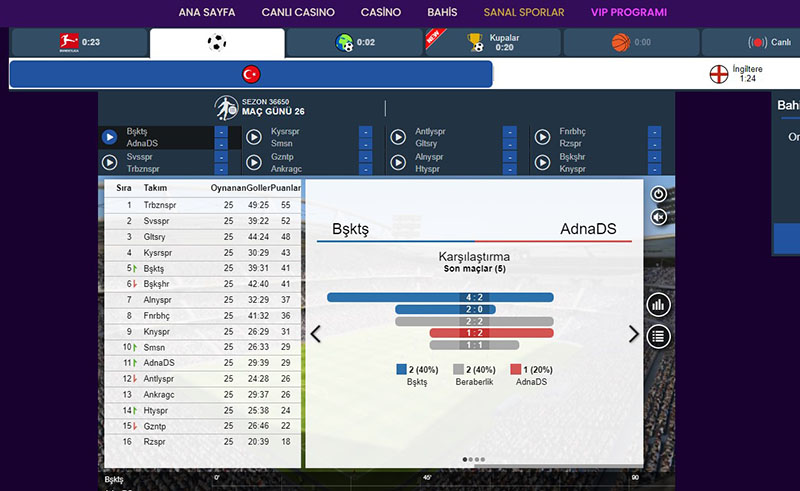This screenshot has width=800, height=491.
Task: Switch to the Bundesliga league tab
Action: pos(78,43)
